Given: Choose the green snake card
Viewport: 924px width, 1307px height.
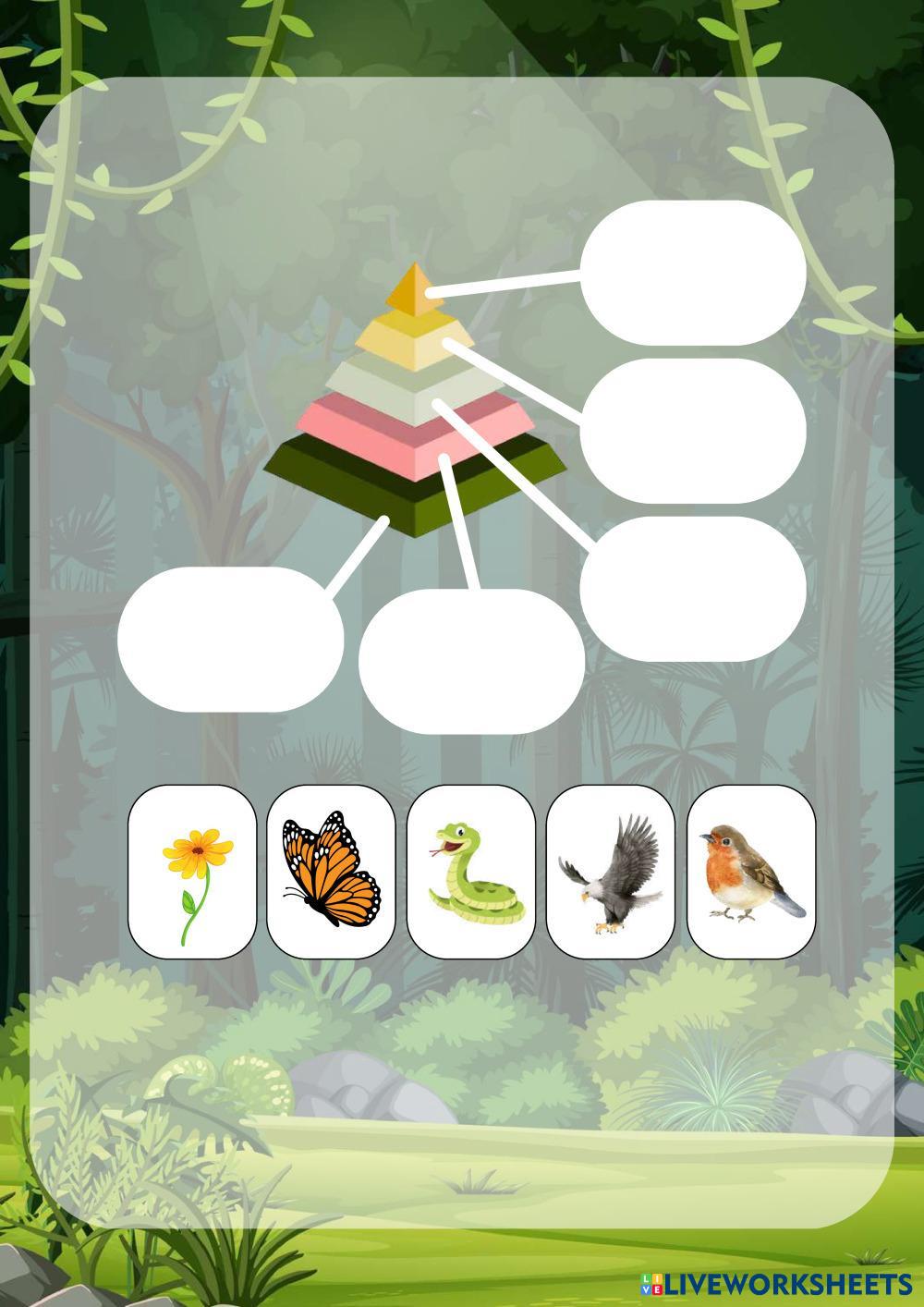Looking at the screenshot, I should (x=471, y=871).
